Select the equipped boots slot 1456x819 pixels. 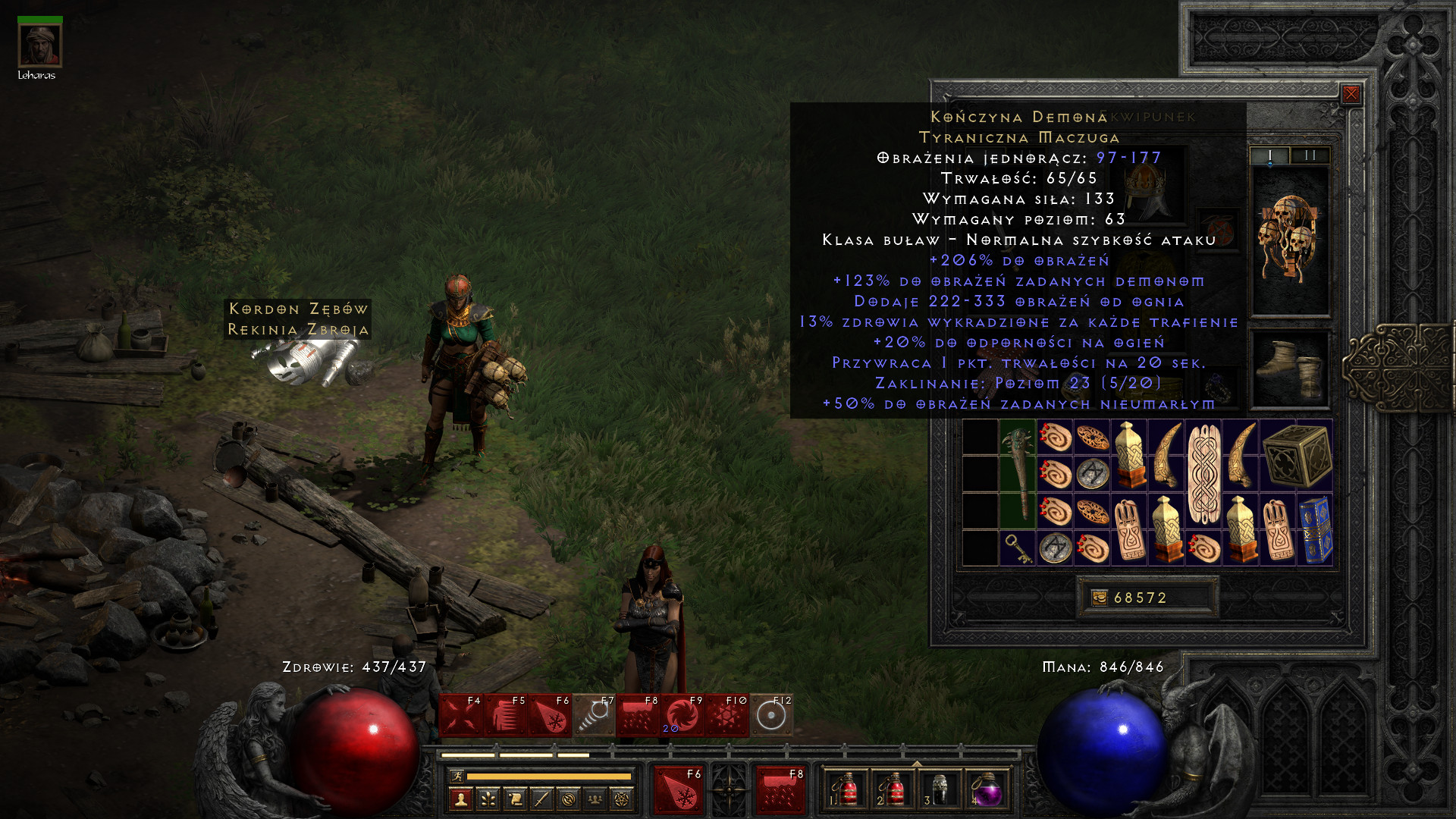point(1290,369)
